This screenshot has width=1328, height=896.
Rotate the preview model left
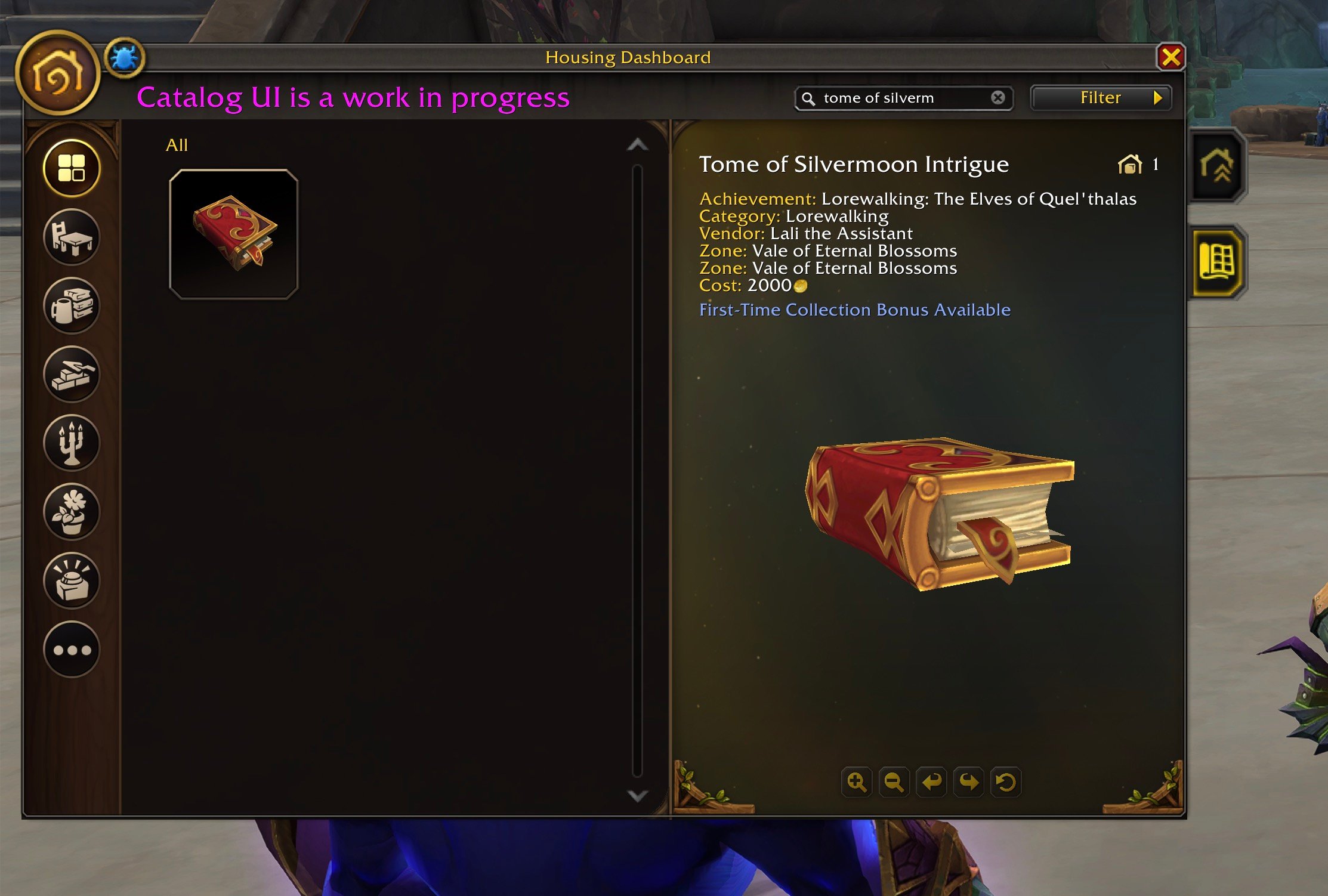click(x=931, y=782)
